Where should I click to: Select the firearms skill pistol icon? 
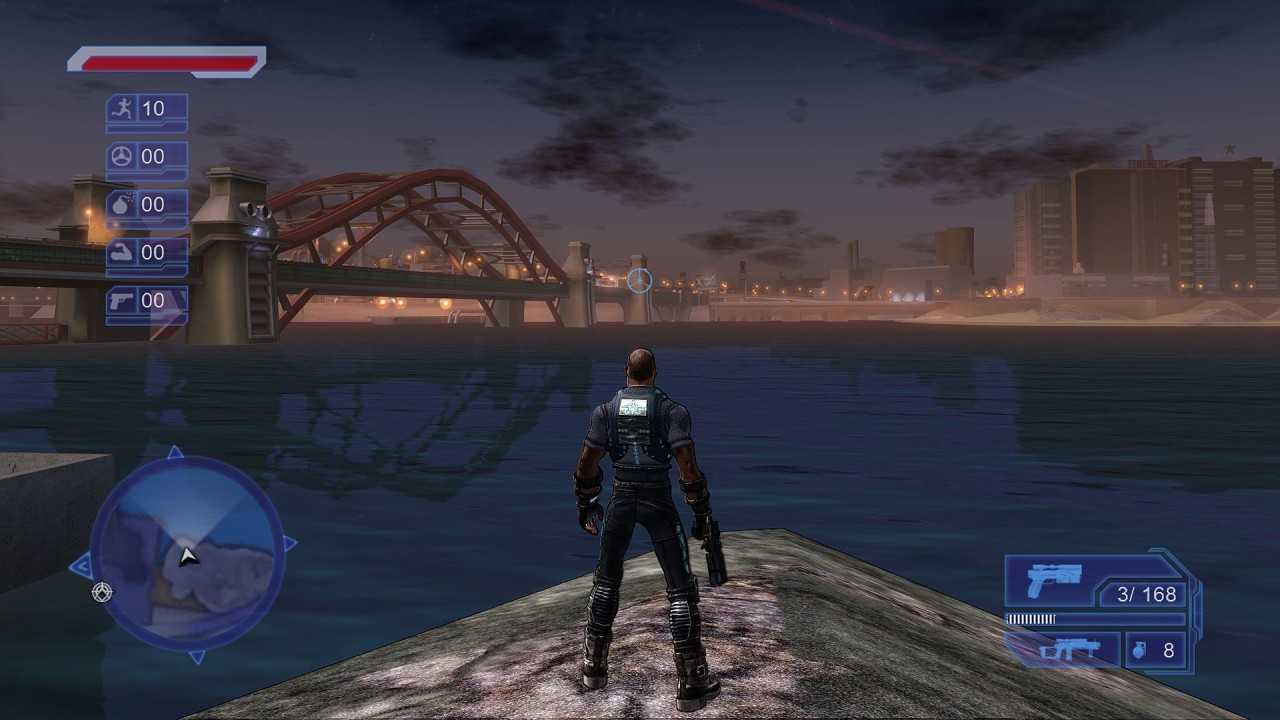[123, 301]
